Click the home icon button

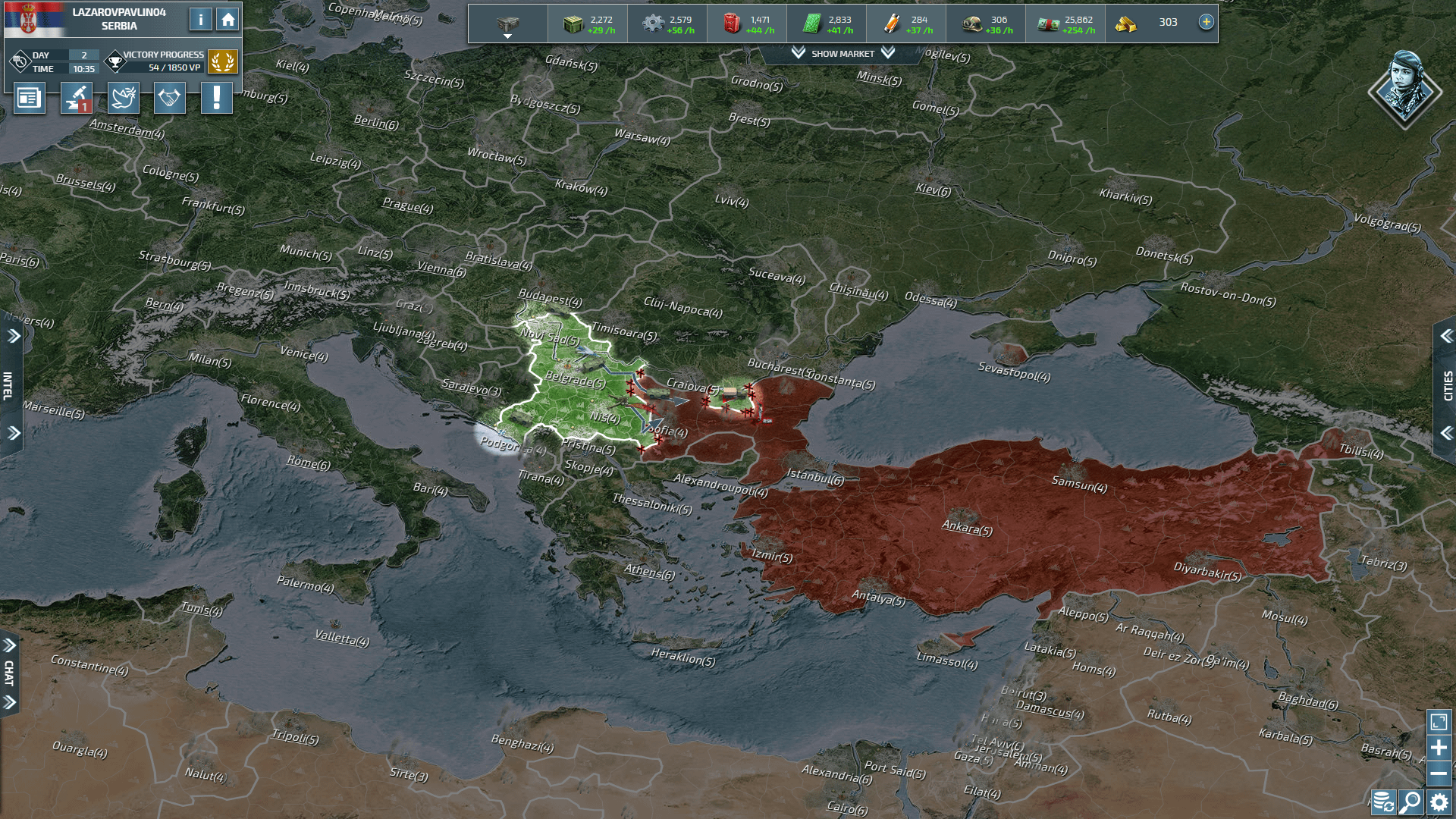pyautogui.click(x=227, y=20)
